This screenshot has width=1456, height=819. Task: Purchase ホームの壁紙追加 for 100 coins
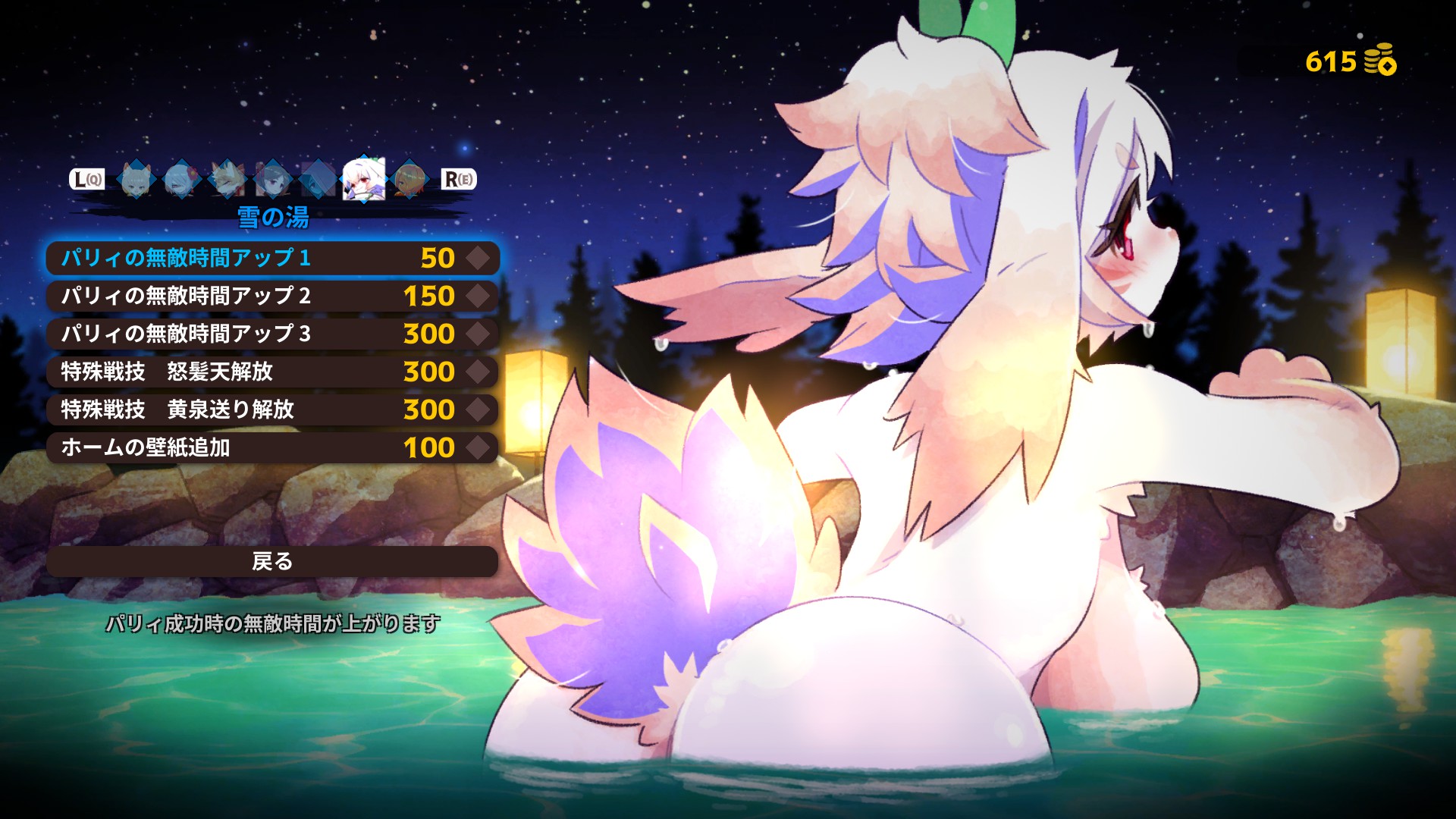[271, 448]
